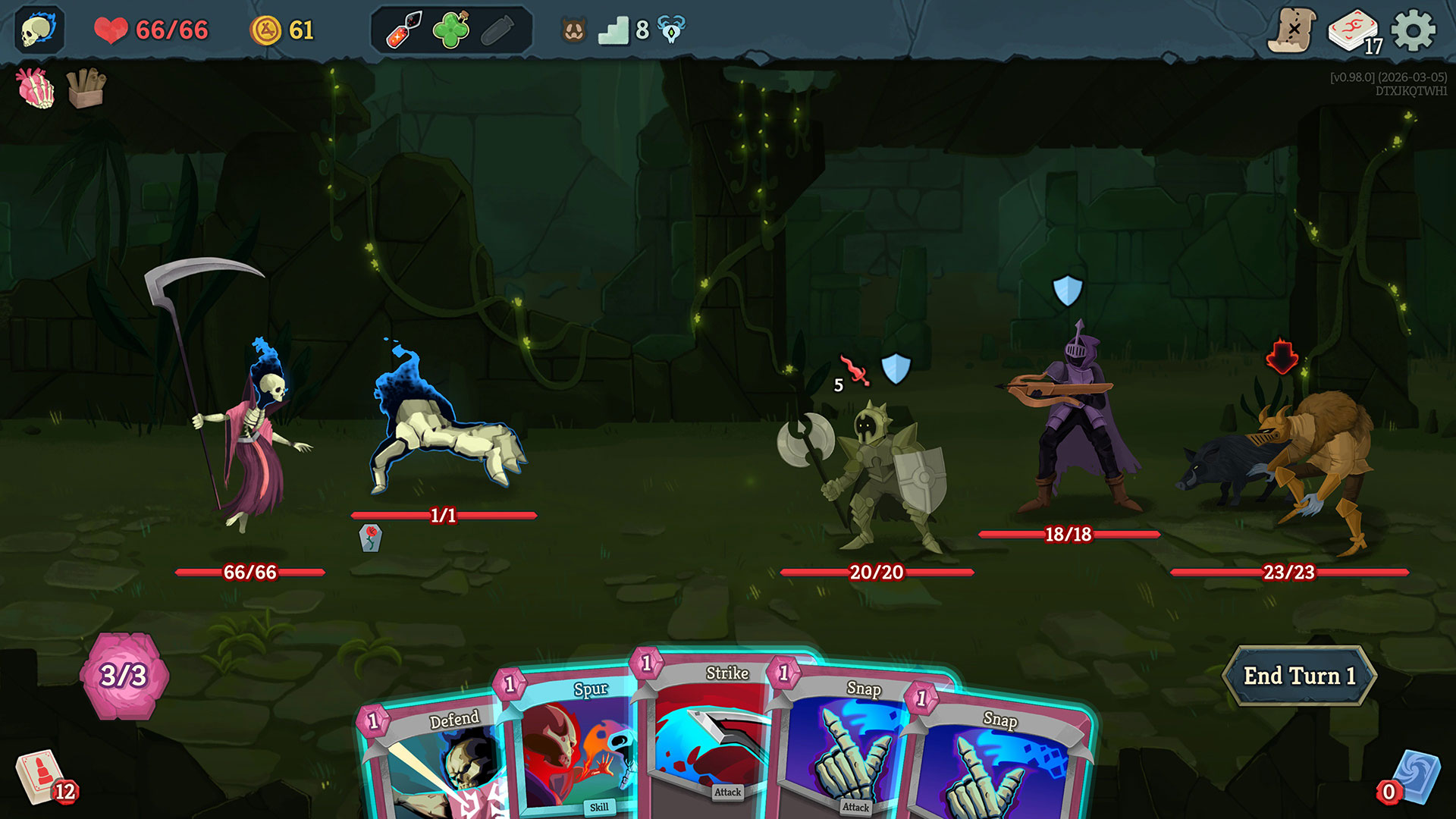Inspect the wooden bundle relic

[x=86, y=88]
